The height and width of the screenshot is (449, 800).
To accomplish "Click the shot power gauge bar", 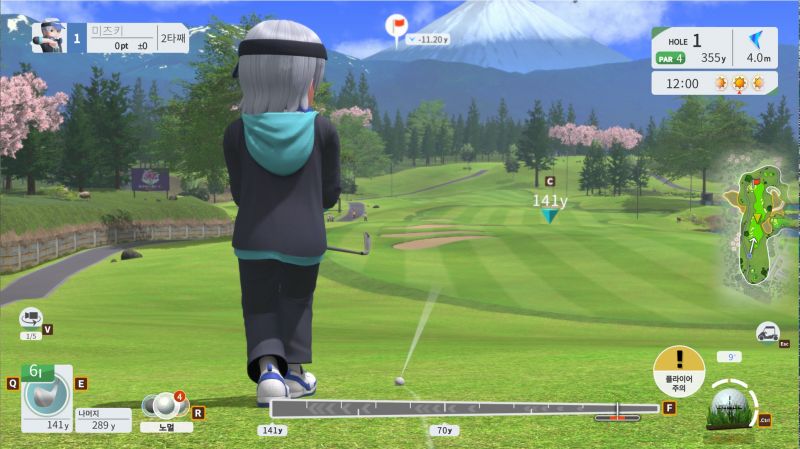I will (463, 408).
